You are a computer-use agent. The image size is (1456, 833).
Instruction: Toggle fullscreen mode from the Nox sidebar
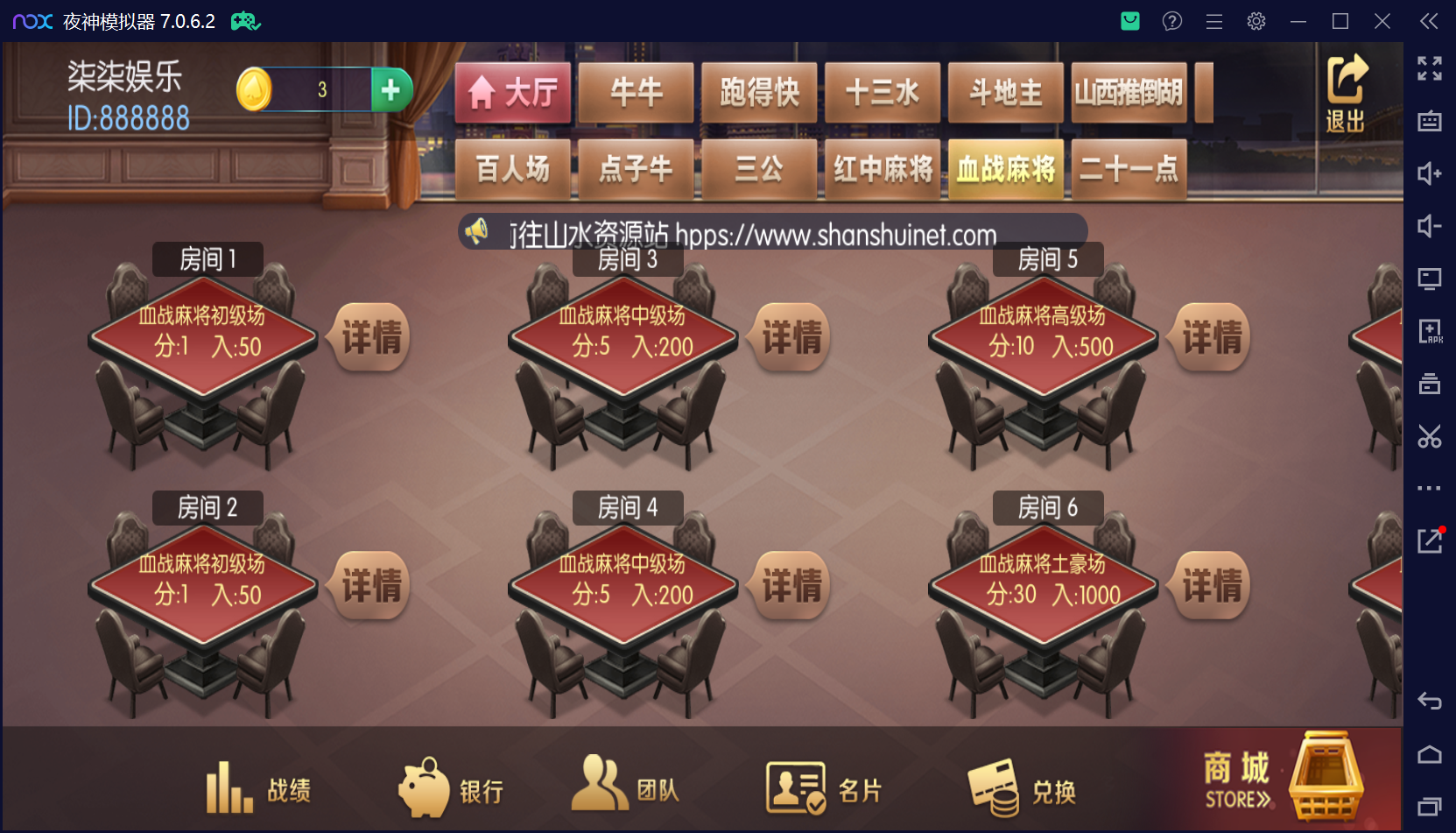(1429, 68)
